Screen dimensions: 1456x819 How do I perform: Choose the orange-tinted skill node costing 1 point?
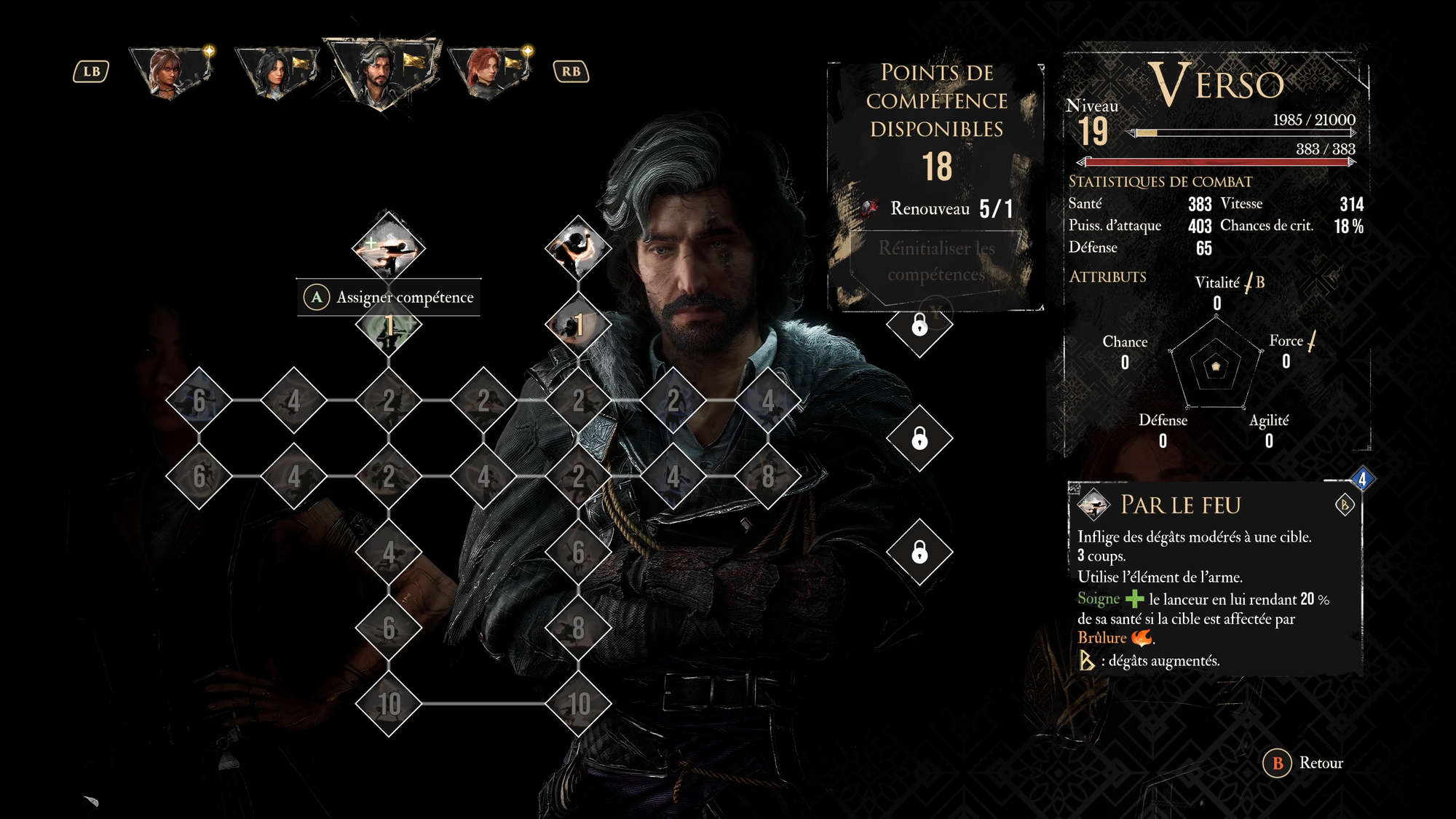click(578, 325)
